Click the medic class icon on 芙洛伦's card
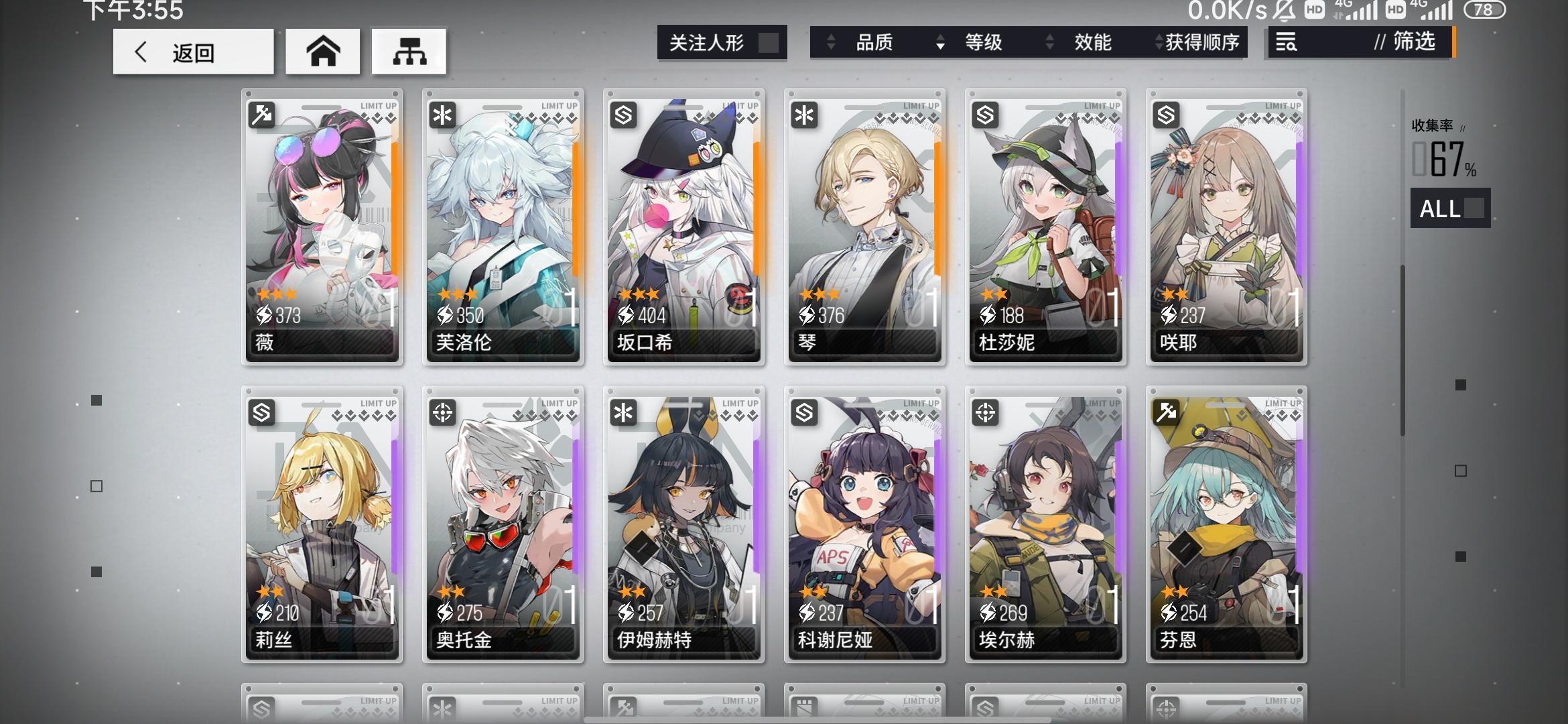1568x724 pixels. [443, 113]
